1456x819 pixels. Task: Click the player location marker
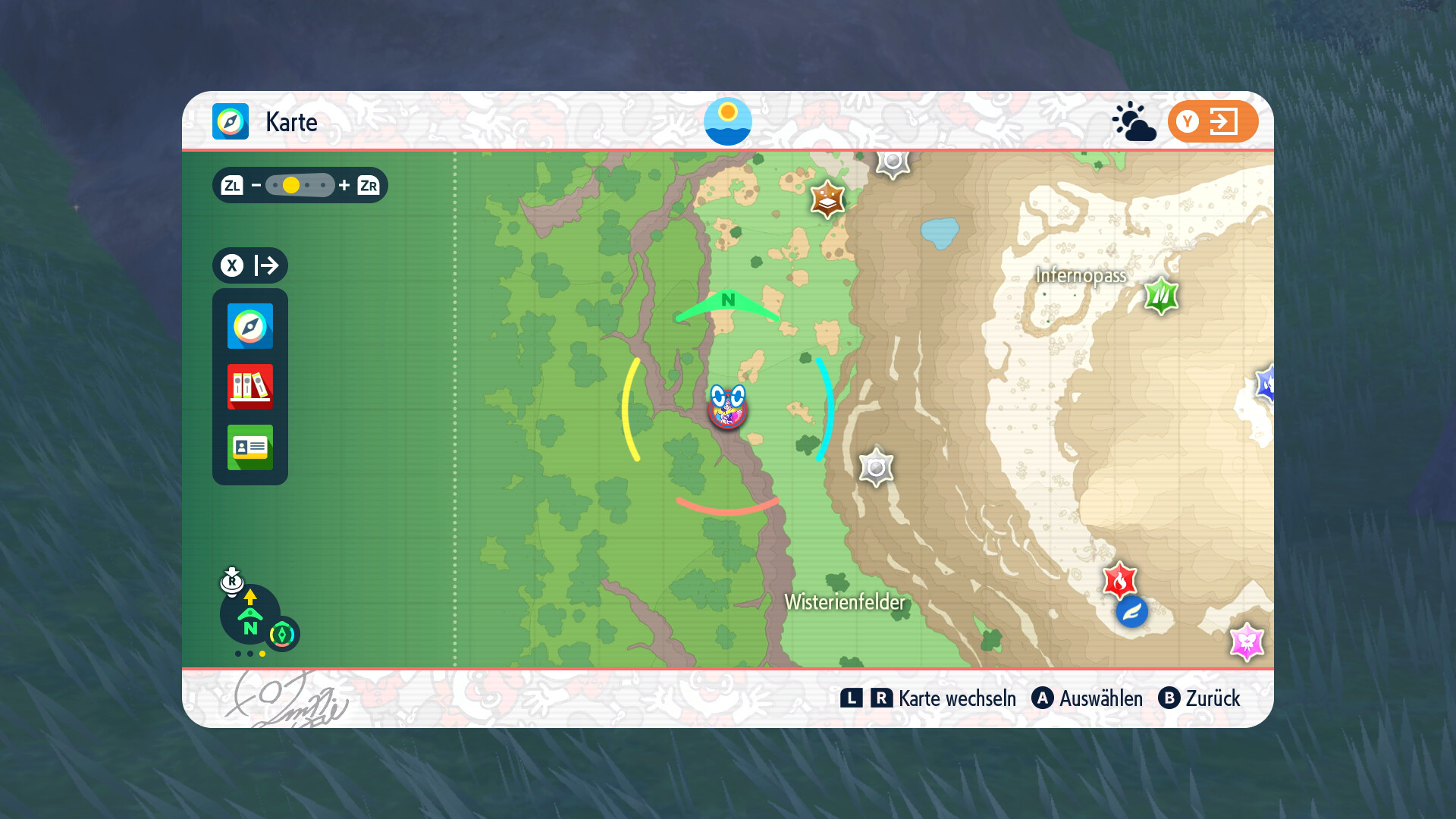[x=727, y=407]
